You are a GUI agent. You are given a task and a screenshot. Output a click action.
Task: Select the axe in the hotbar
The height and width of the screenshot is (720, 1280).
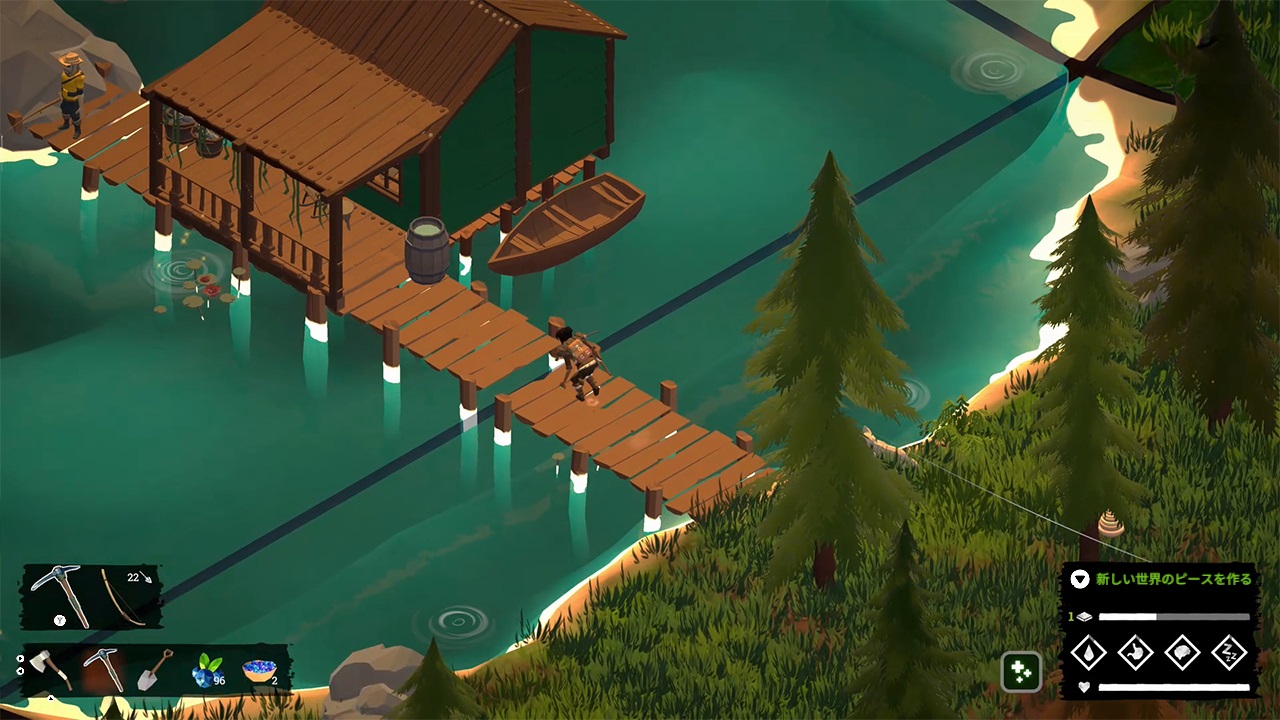click(x=50, y=669)
